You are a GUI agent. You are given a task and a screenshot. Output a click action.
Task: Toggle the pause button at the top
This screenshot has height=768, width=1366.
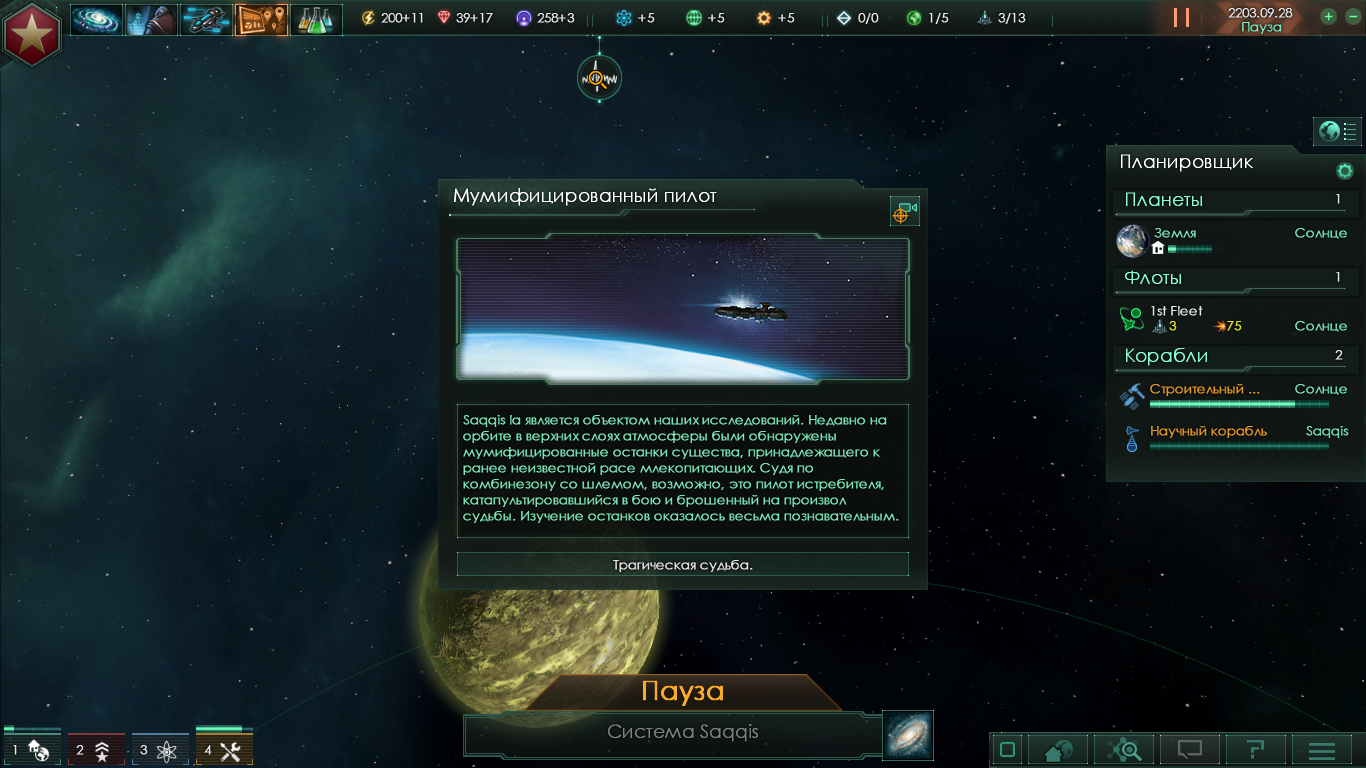pos(1181,18)
